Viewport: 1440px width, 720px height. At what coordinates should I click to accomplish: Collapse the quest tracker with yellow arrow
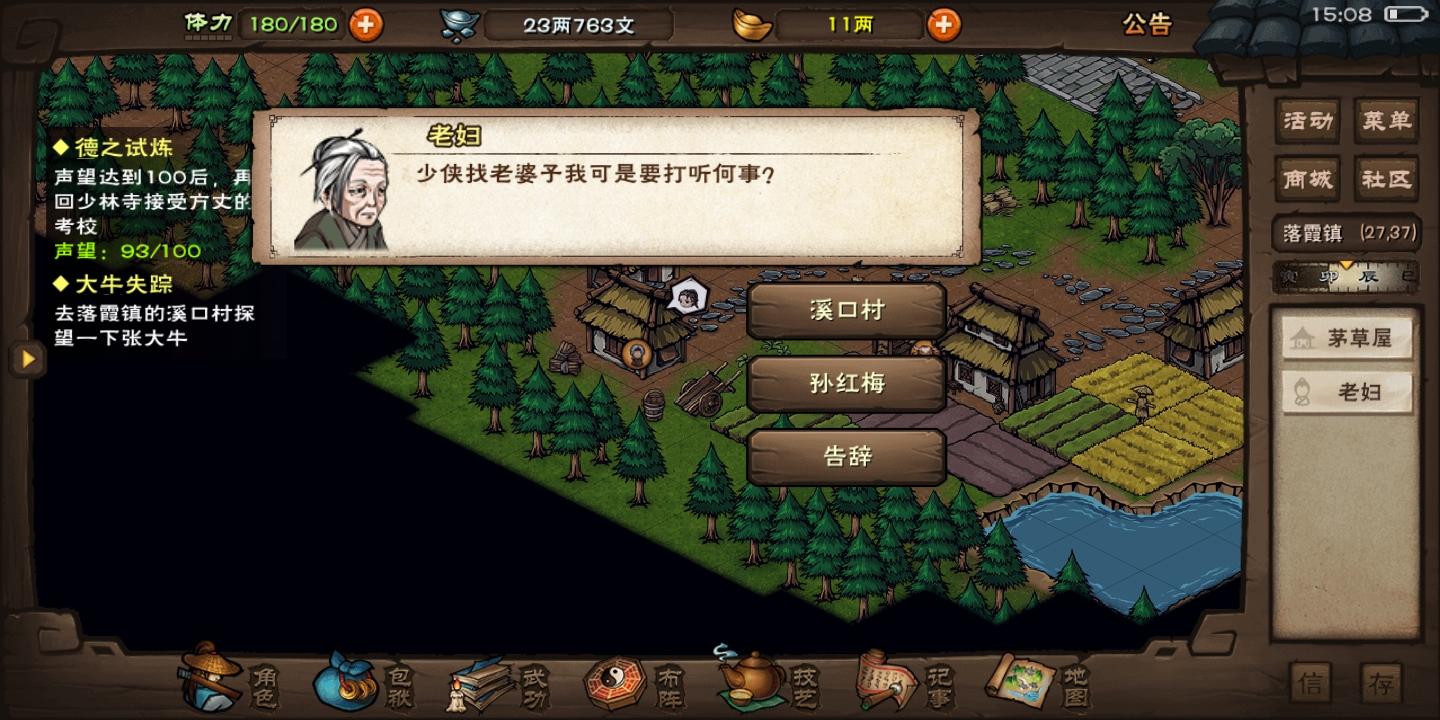[x=27, y=357]
